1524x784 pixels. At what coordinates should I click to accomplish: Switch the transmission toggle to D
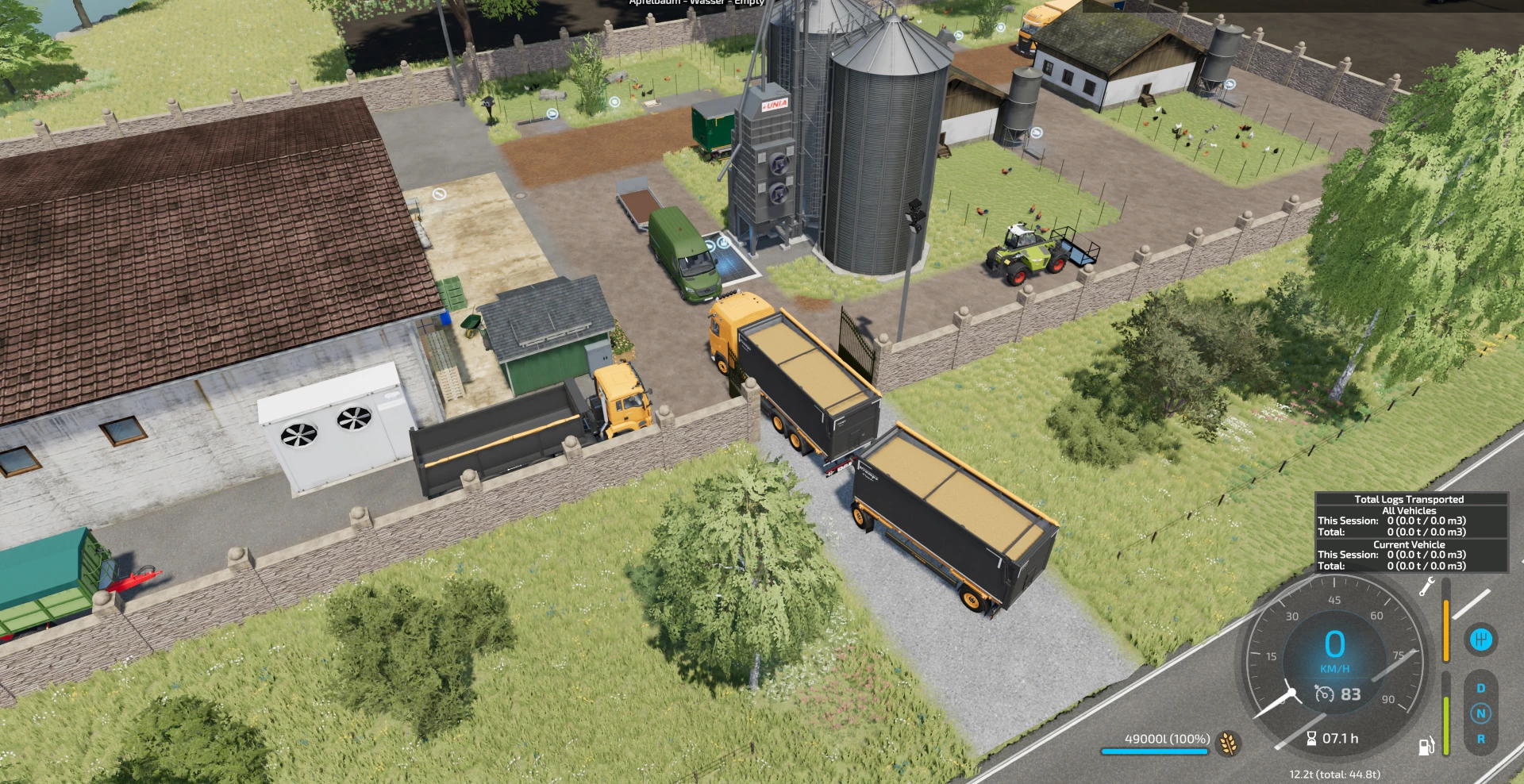click(x=1480, y=687)
